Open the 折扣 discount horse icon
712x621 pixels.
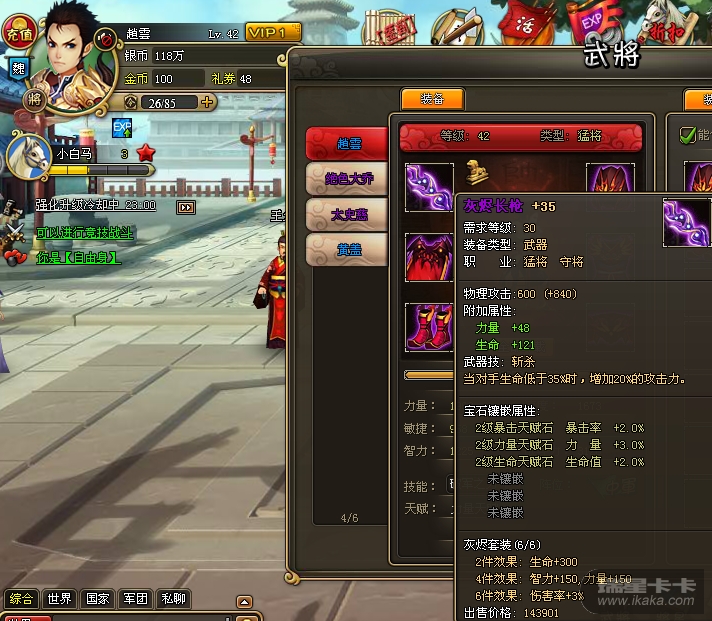(x=665, y=27)
